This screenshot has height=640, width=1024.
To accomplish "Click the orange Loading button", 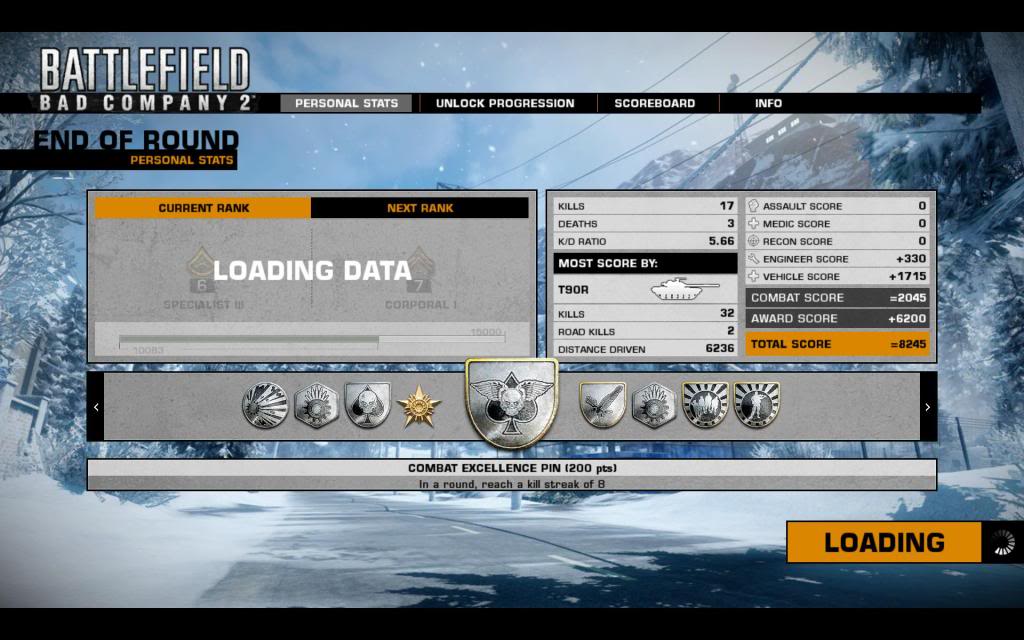I will tap(884, 543).
